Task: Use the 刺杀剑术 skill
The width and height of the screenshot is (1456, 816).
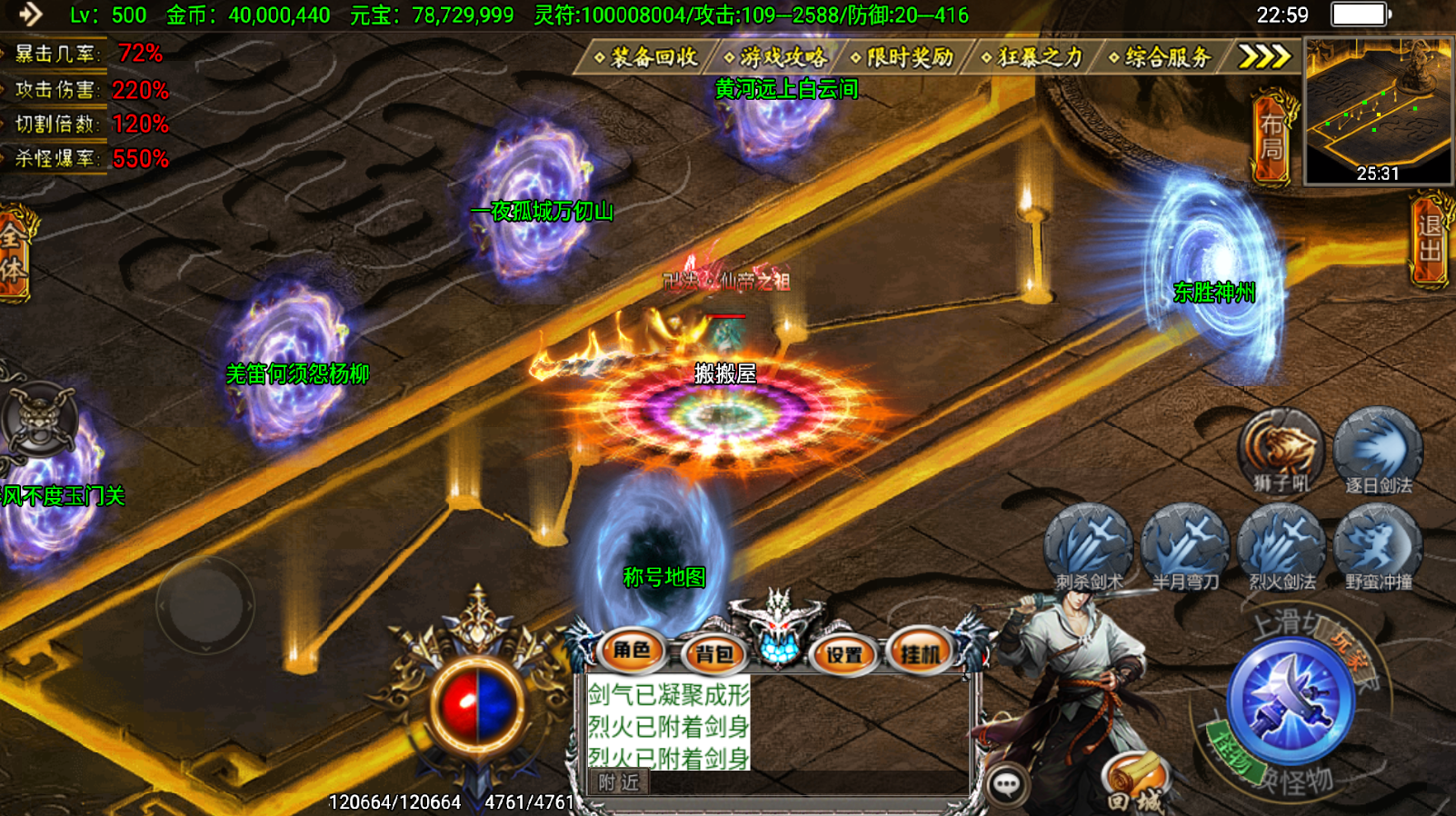Action: coord(1089,547)
